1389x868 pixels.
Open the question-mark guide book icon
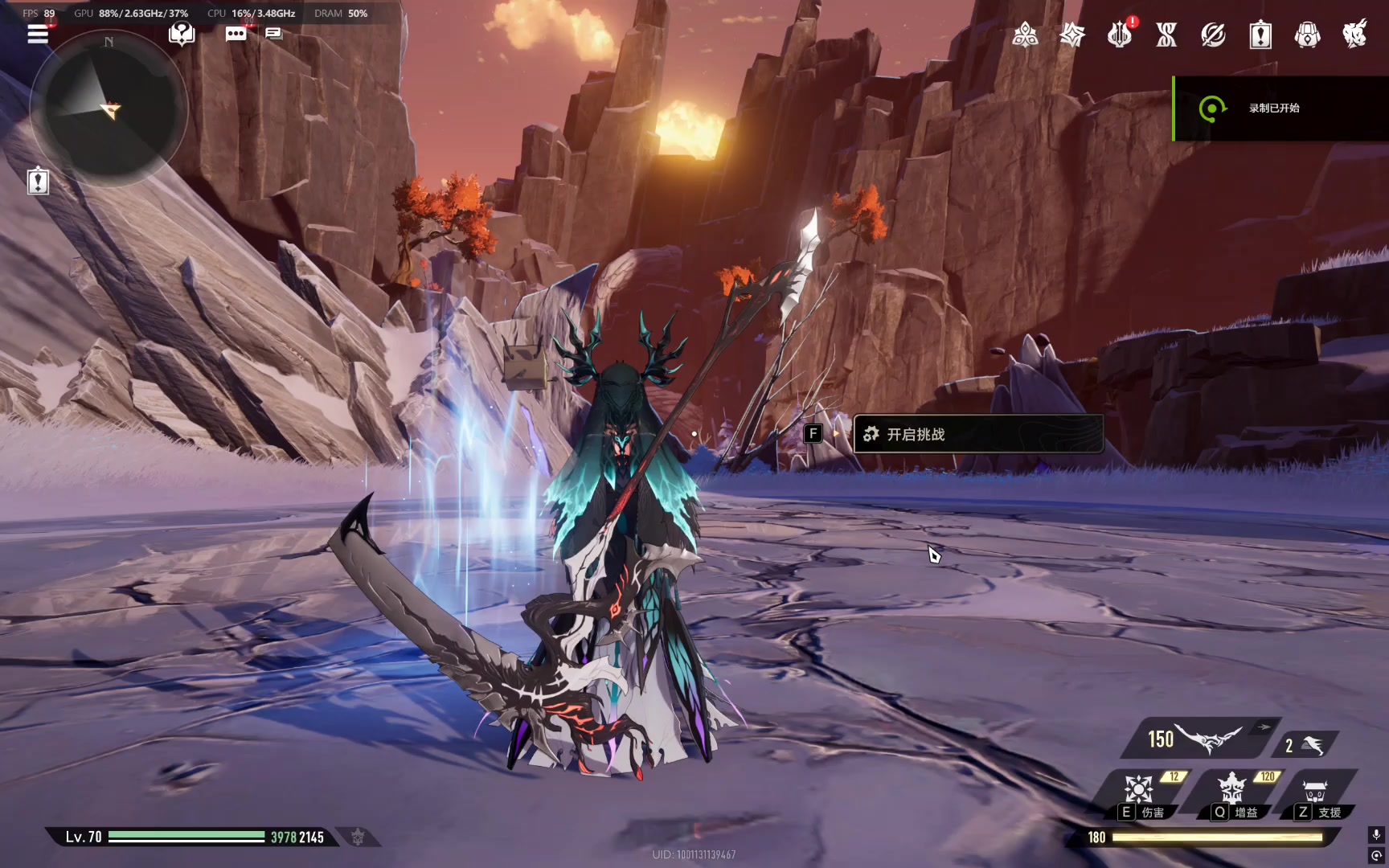(x=182, y=34)
